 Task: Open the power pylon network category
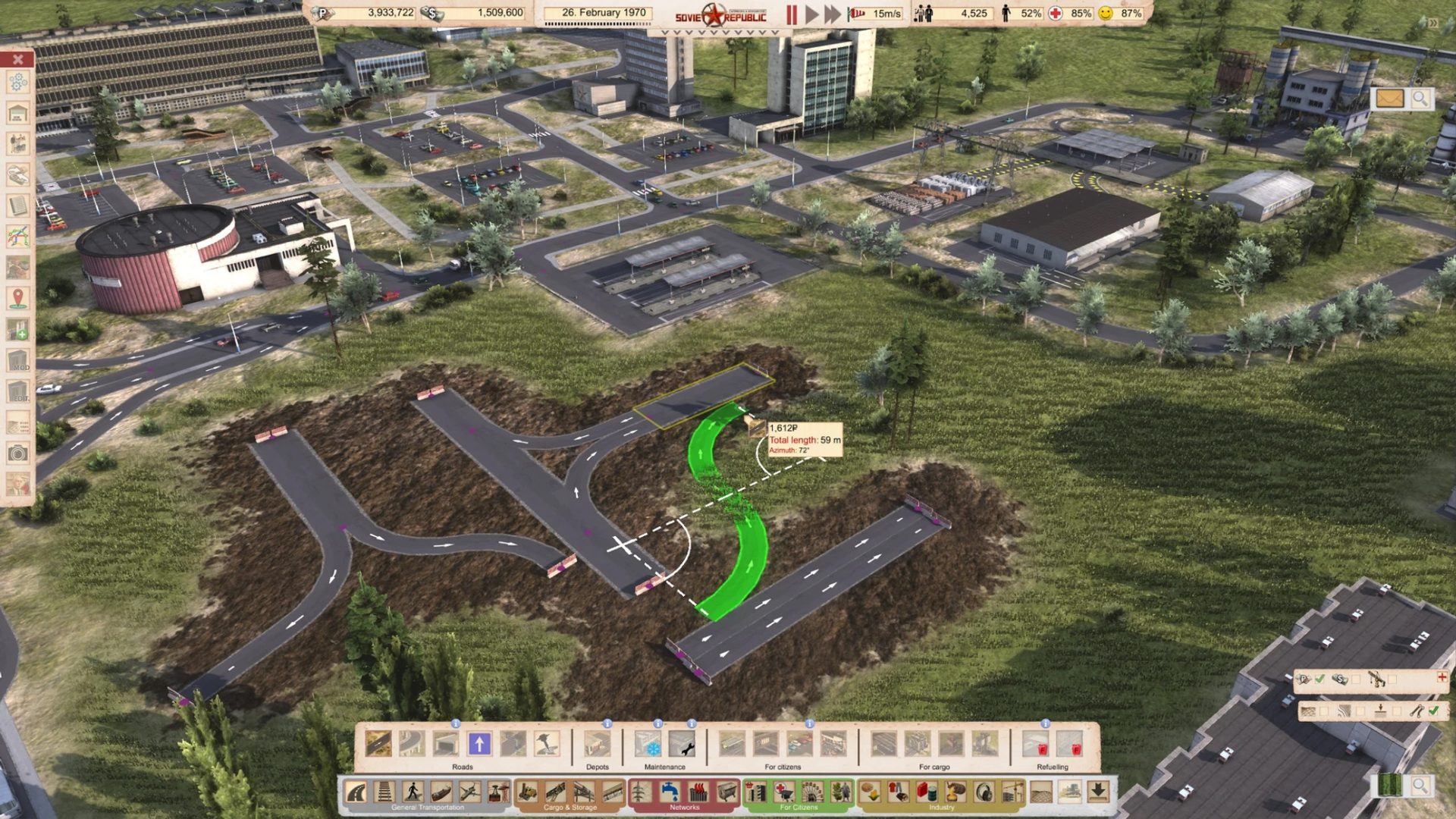641,792
